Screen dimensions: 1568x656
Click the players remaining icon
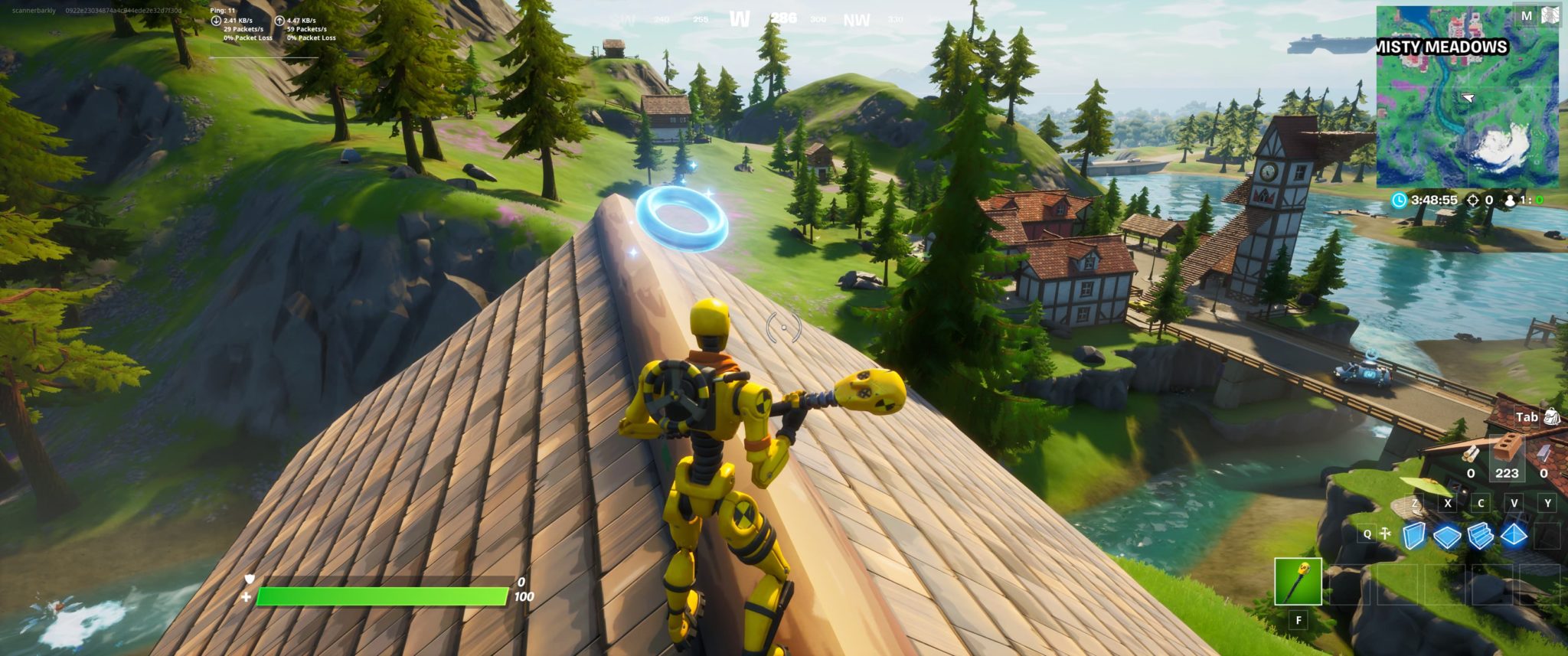point(1510,200)
